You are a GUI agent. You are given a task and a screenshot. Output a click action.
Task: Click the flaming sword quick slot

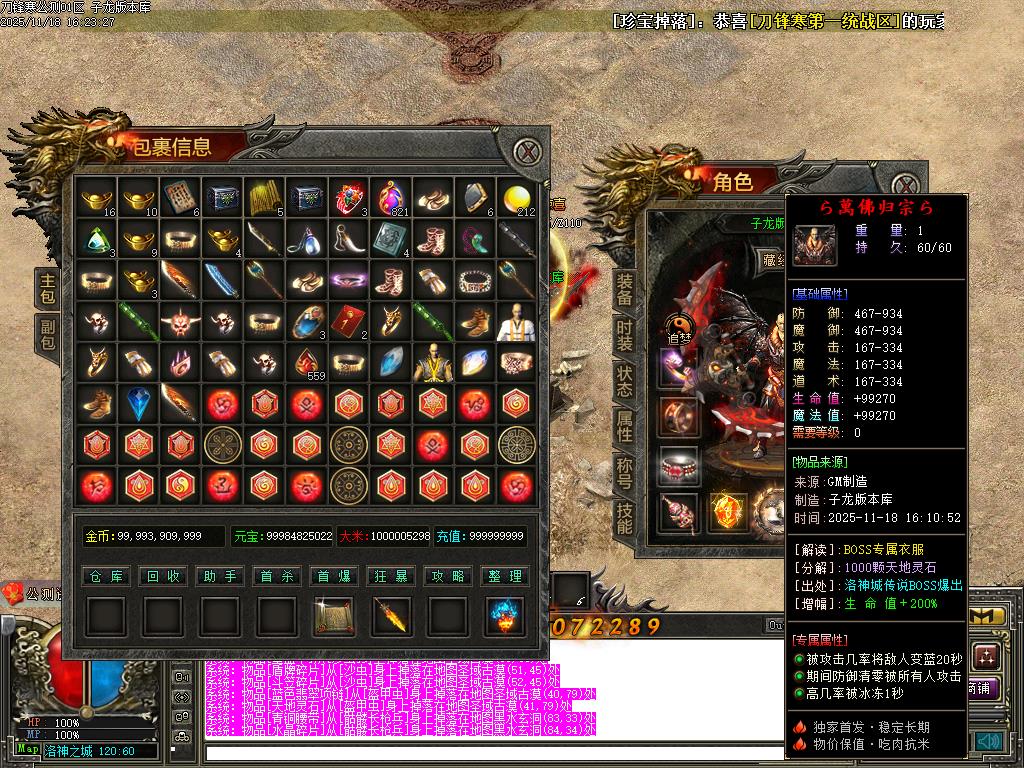coord(391,616)
